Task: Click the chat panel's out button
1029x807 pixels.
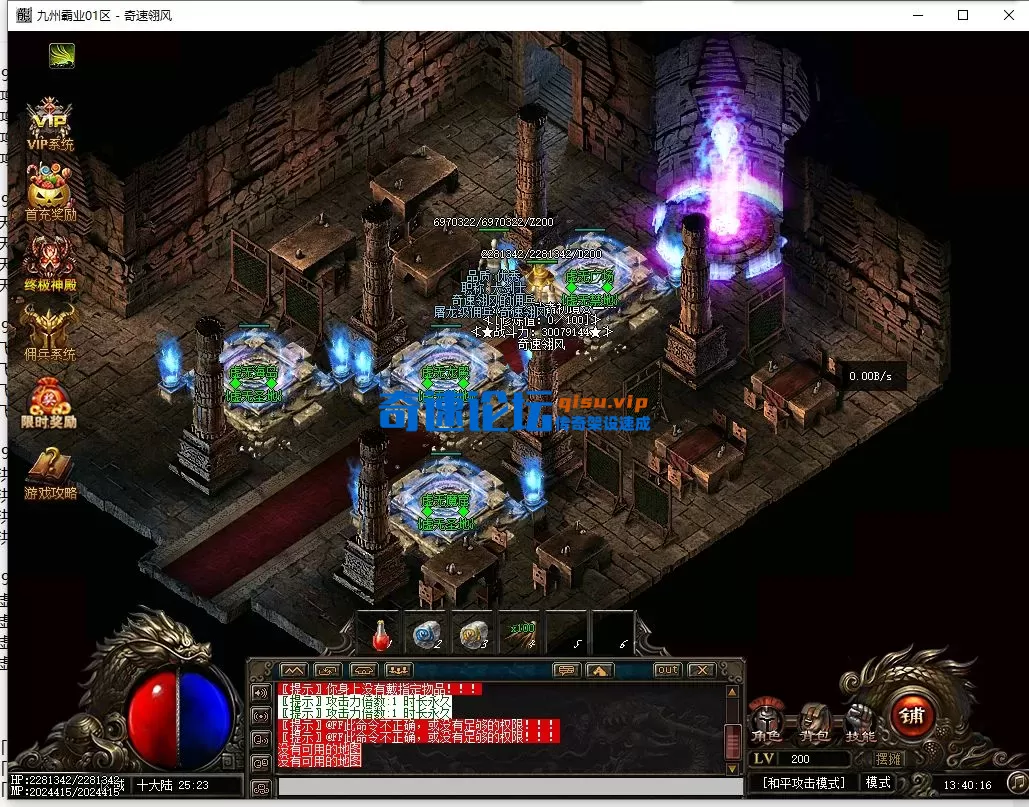Action: coord(667,669)
